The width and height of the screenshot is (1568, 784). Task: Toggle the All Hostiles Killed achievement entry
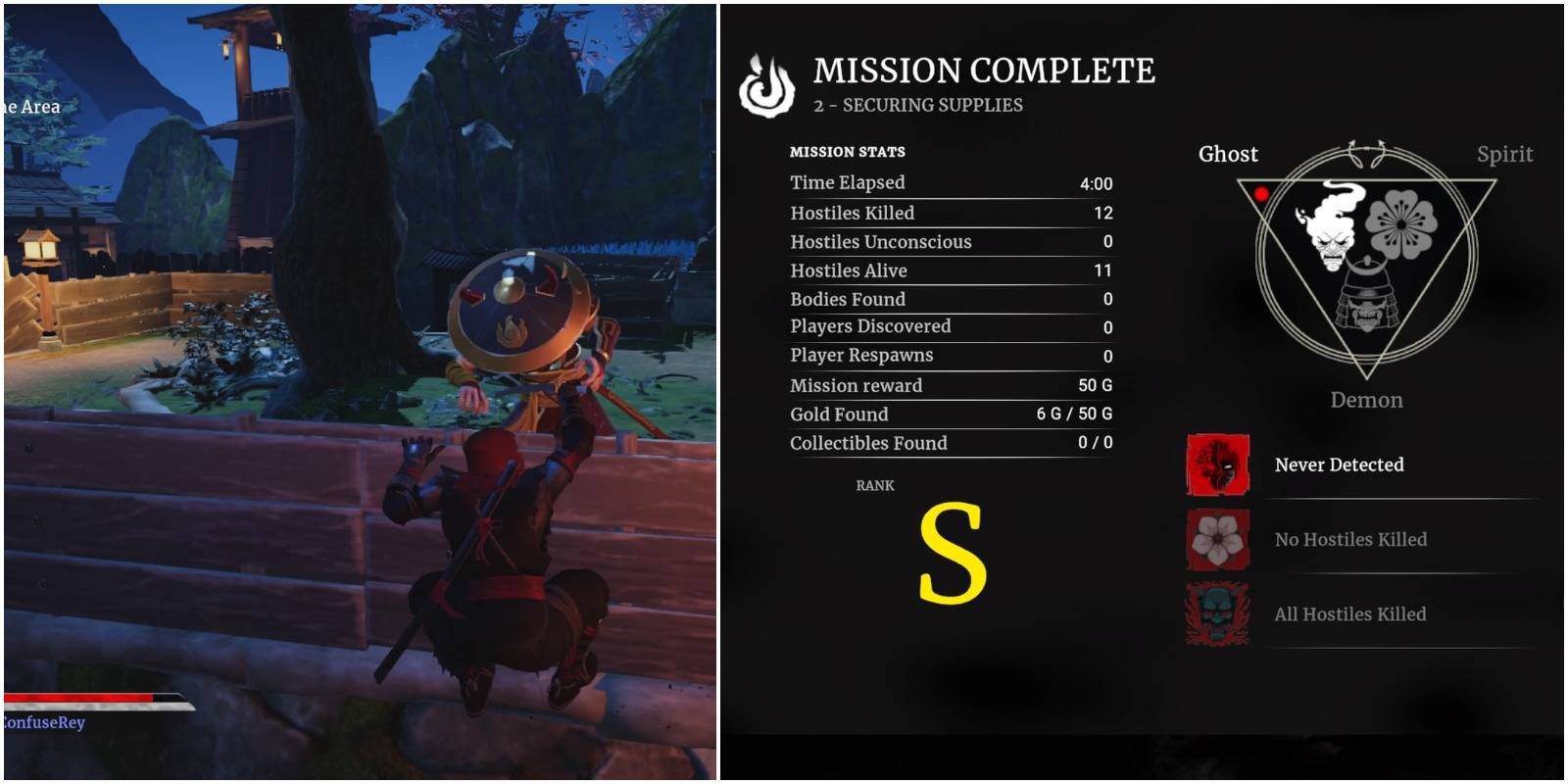point(1350,614)
